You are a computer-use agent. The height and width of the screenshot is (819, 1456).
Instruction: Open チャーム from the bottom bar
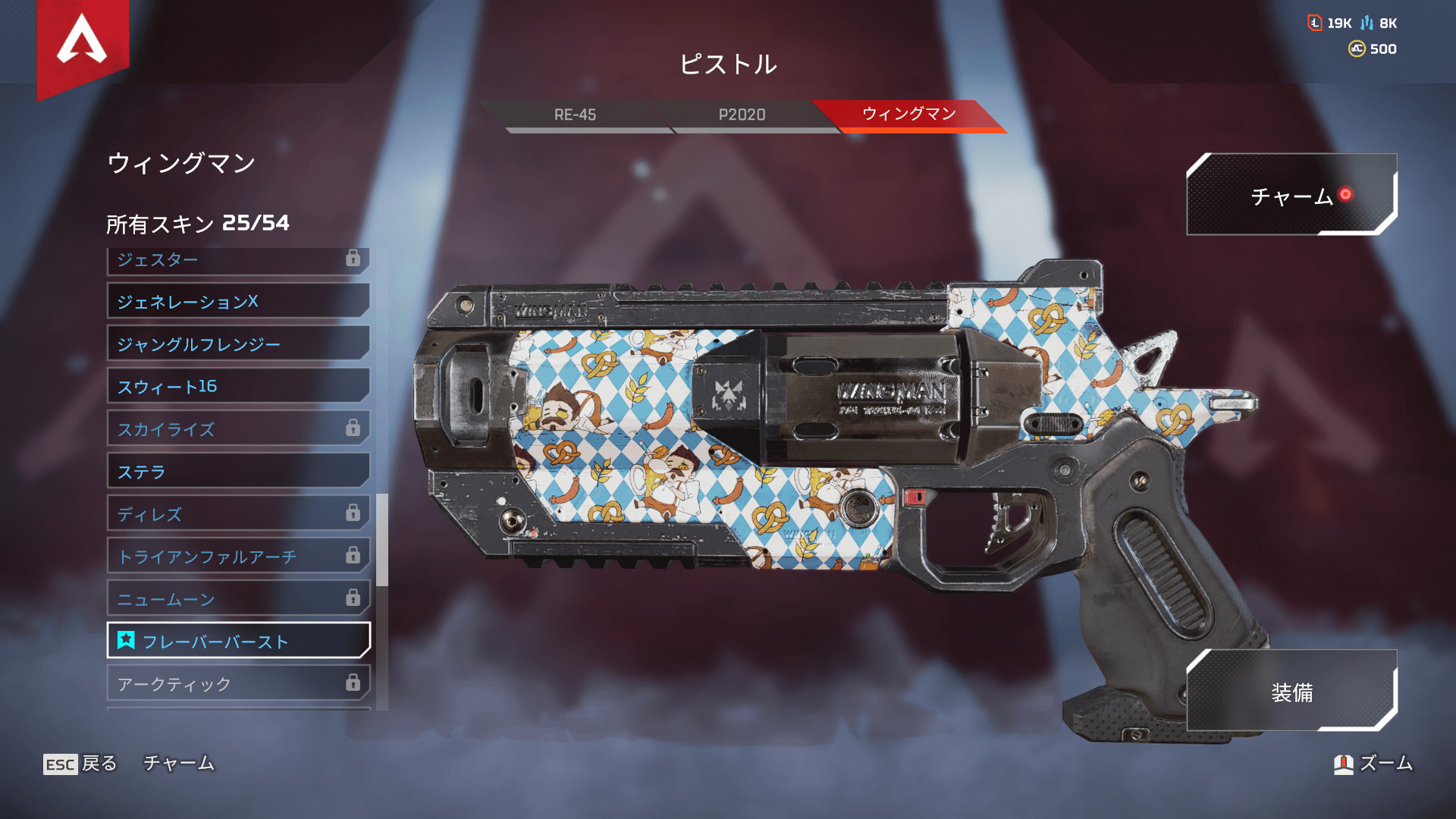(179, 764)
